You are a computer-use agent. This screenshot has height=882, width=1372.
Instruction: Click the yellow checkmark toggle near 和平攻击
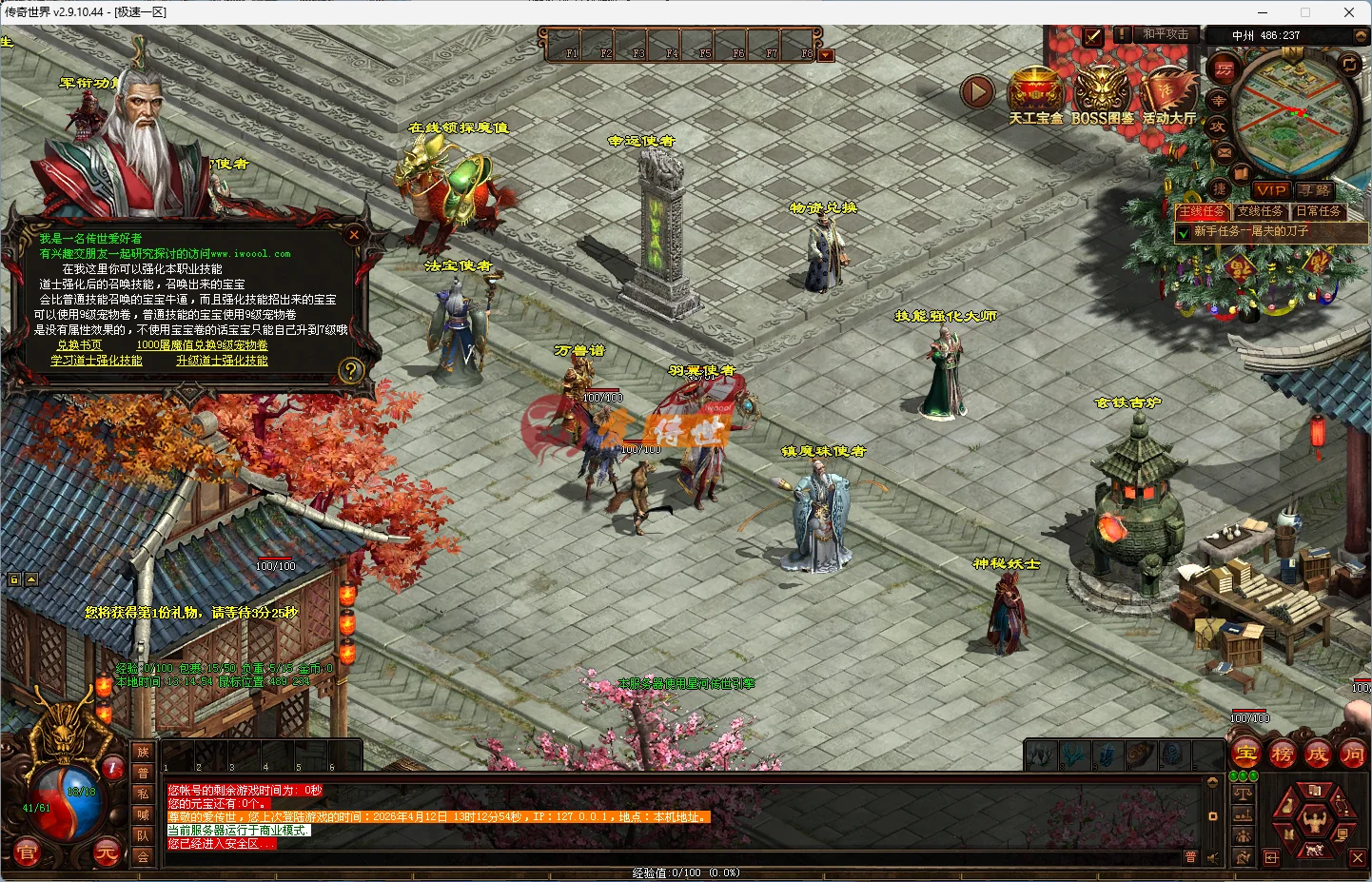[x=1091, y=36]
